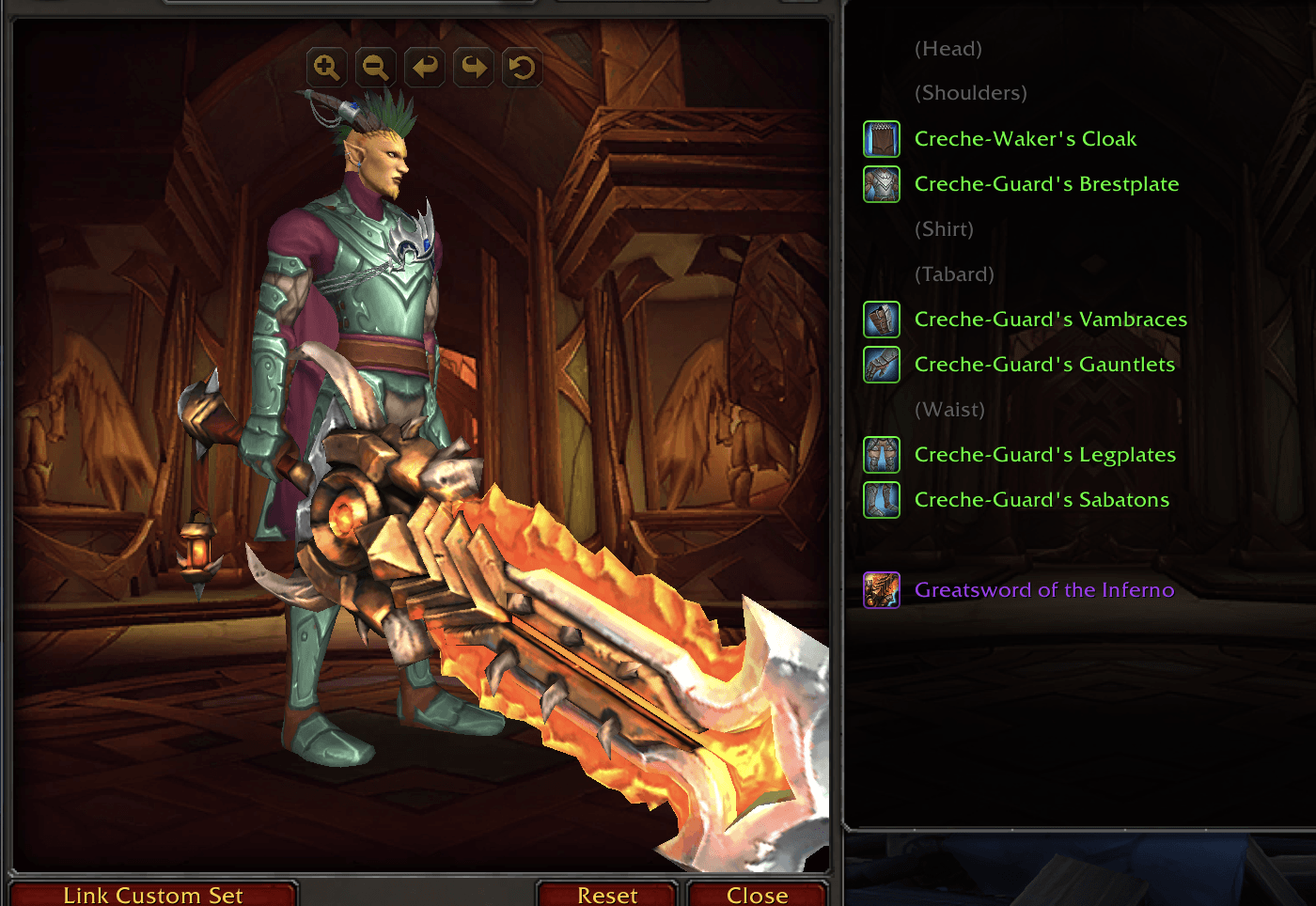Select the zoom-in magnifier icon
This screenshot has width=1316, height=906.
click(326, 67)
